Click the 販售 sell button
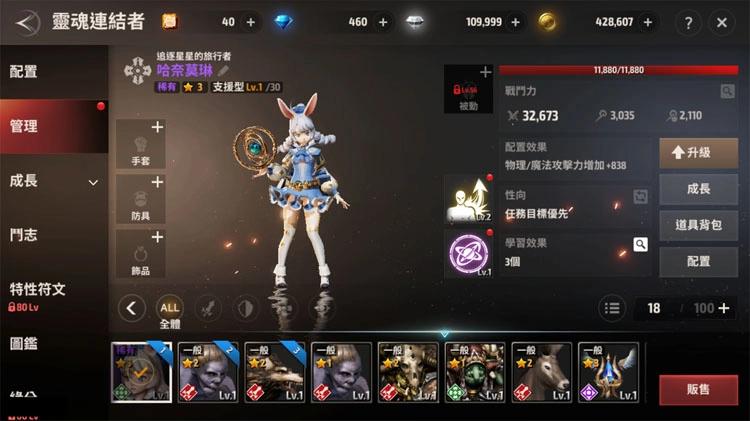Screen dimensions: 750x421 point(698,389)
